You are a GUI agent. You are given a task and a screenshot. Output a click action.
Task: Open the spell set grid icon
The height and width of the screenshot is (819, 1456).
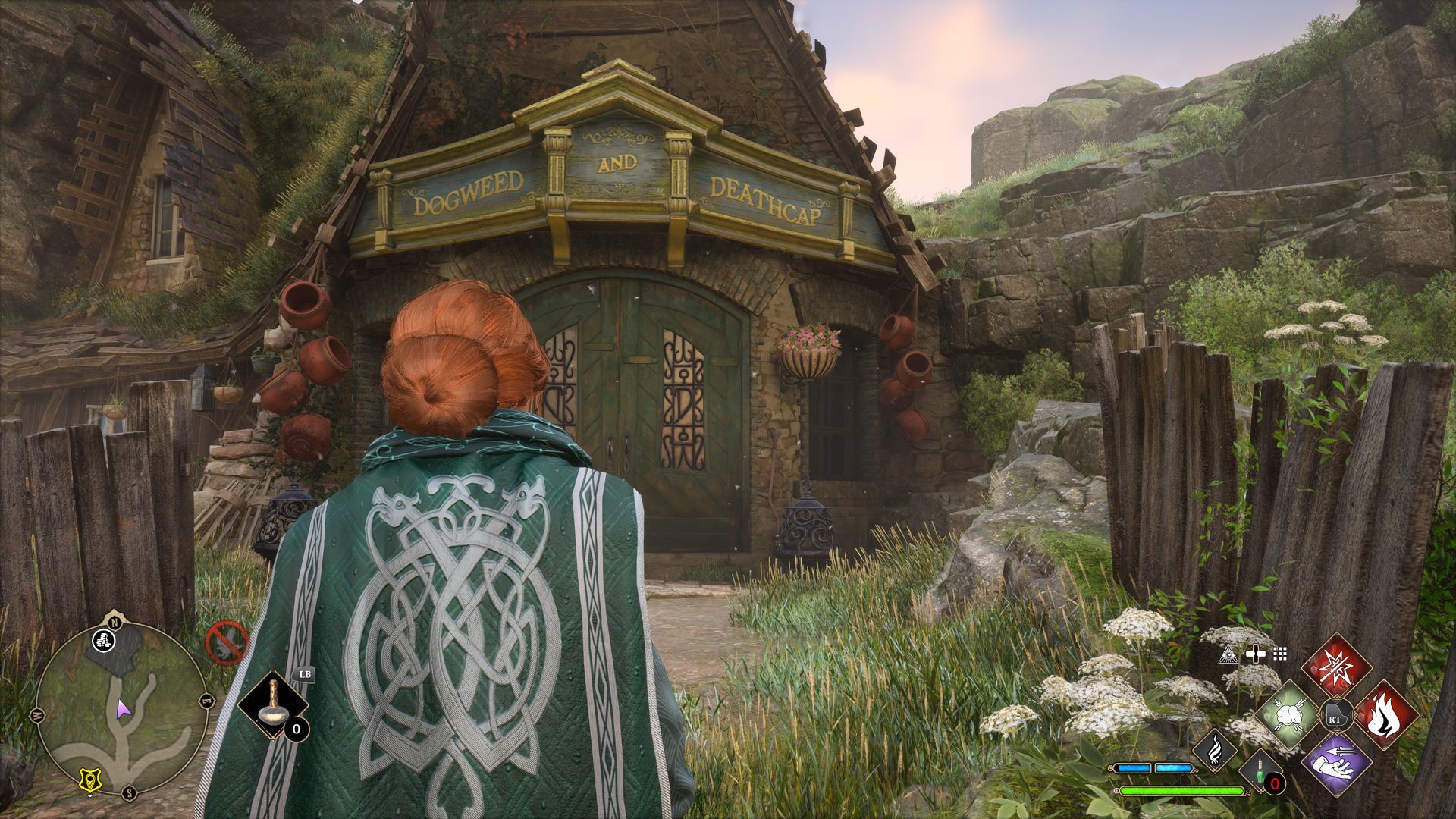pos(1280,655)
